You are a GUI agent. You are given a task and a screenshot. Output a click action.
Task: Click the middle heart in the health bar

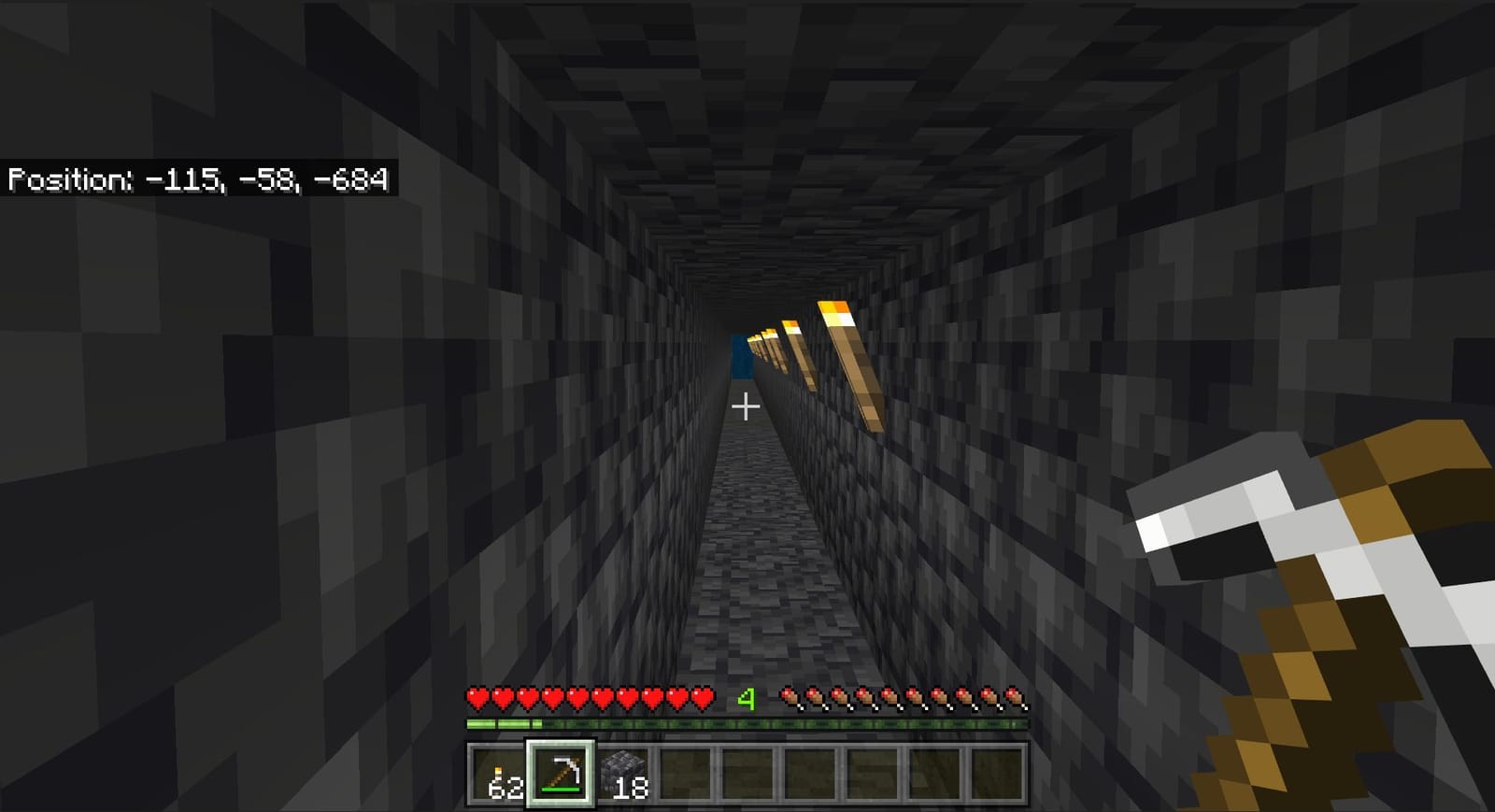[591, 696]
